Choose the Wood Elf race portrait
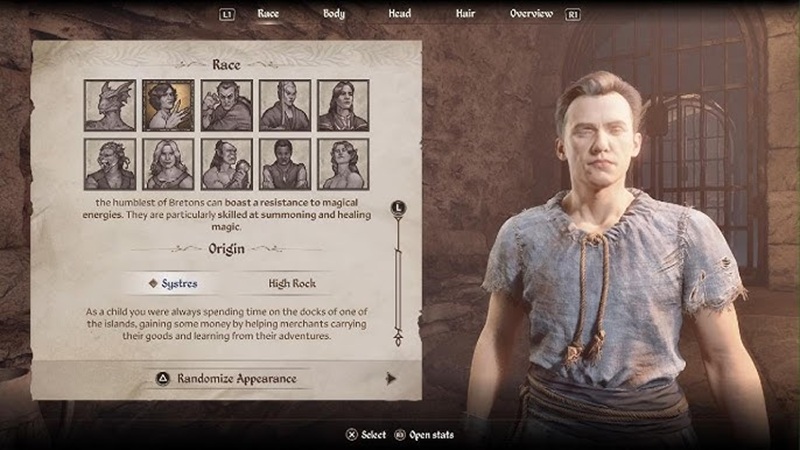 click(x=343, y=164)
